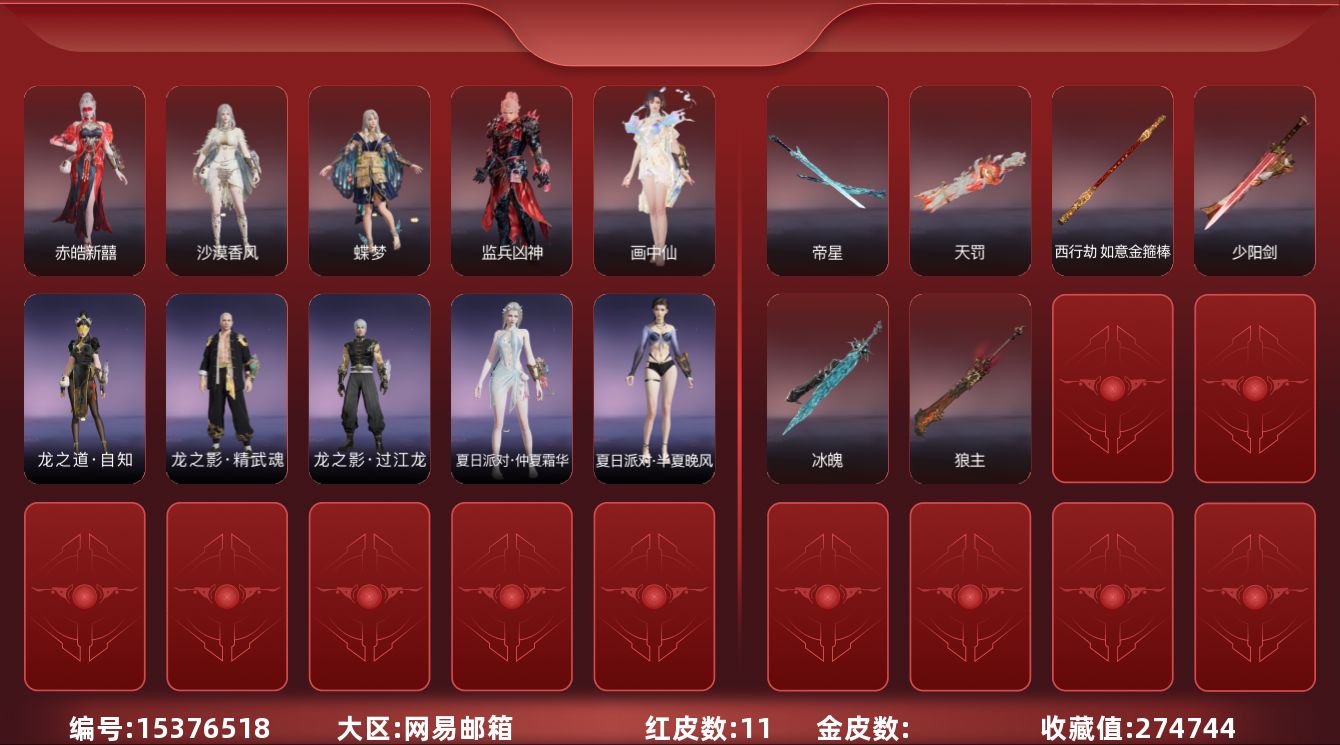The height and width of the screenshot is (745, 1340).
Task: Choose the 沙漠香风 skin card
Action: [x=227, y=180]
